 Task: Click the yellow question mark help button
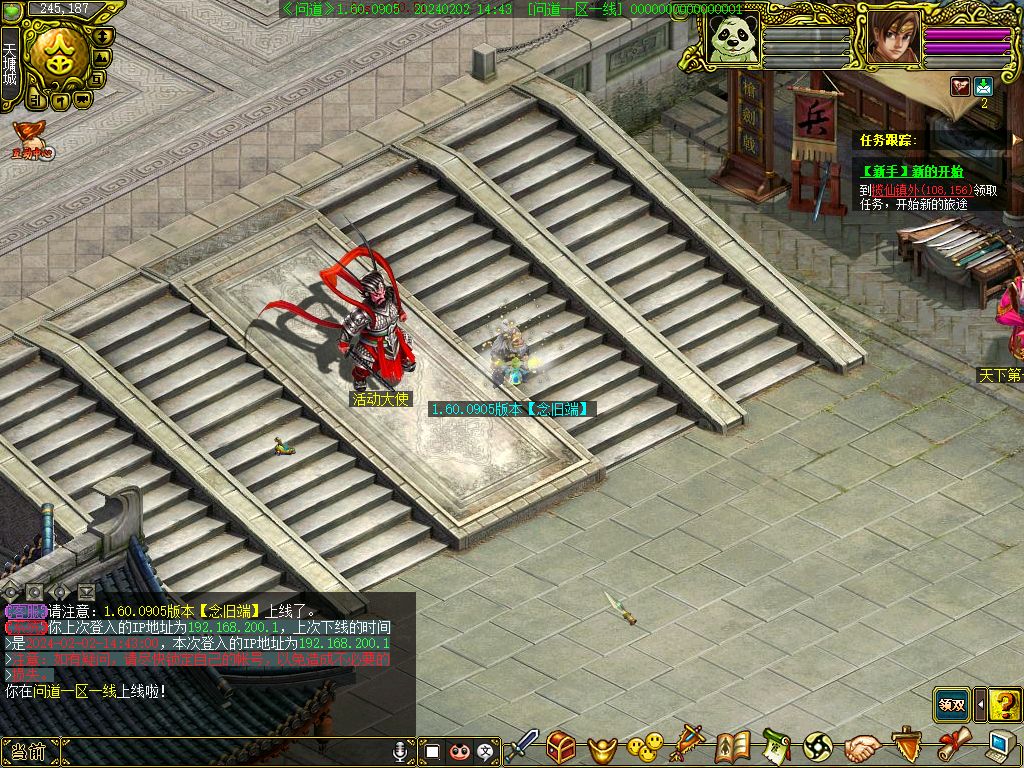[x=1003, y=704]
